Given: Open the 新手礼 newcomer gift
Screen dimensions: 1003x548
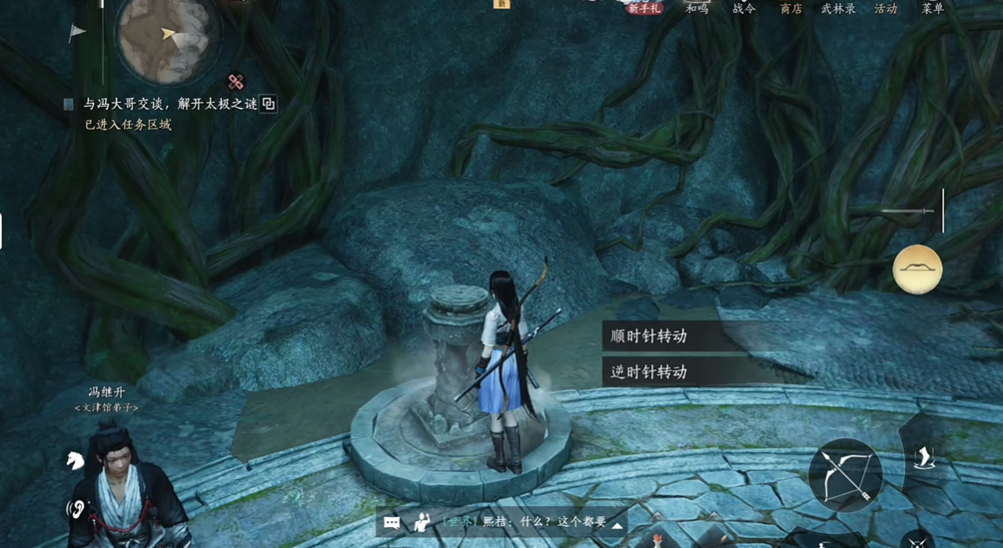Looking at the screenshot, I should 644,8.
